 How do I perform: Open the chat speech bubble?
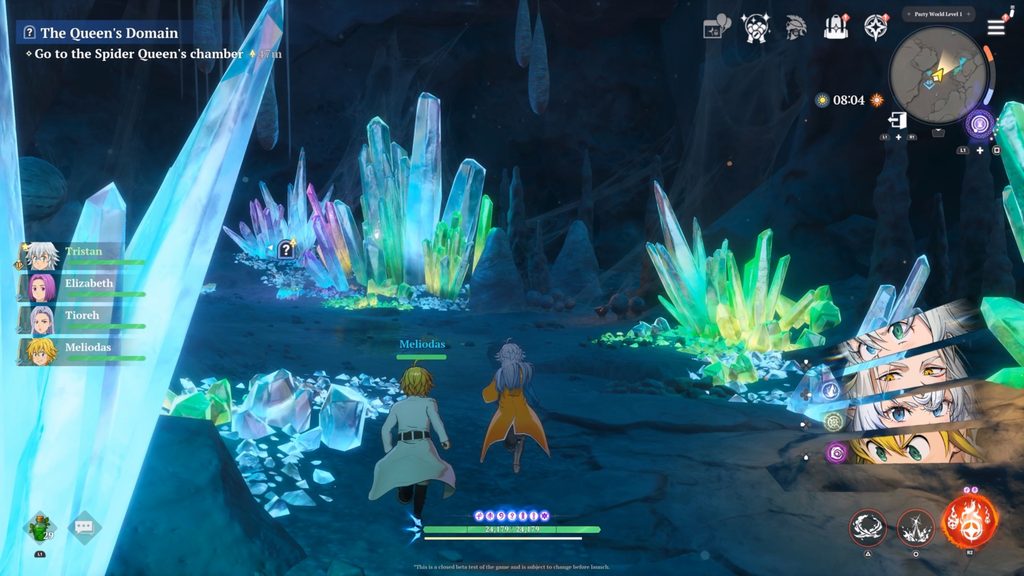pos(85,526)
